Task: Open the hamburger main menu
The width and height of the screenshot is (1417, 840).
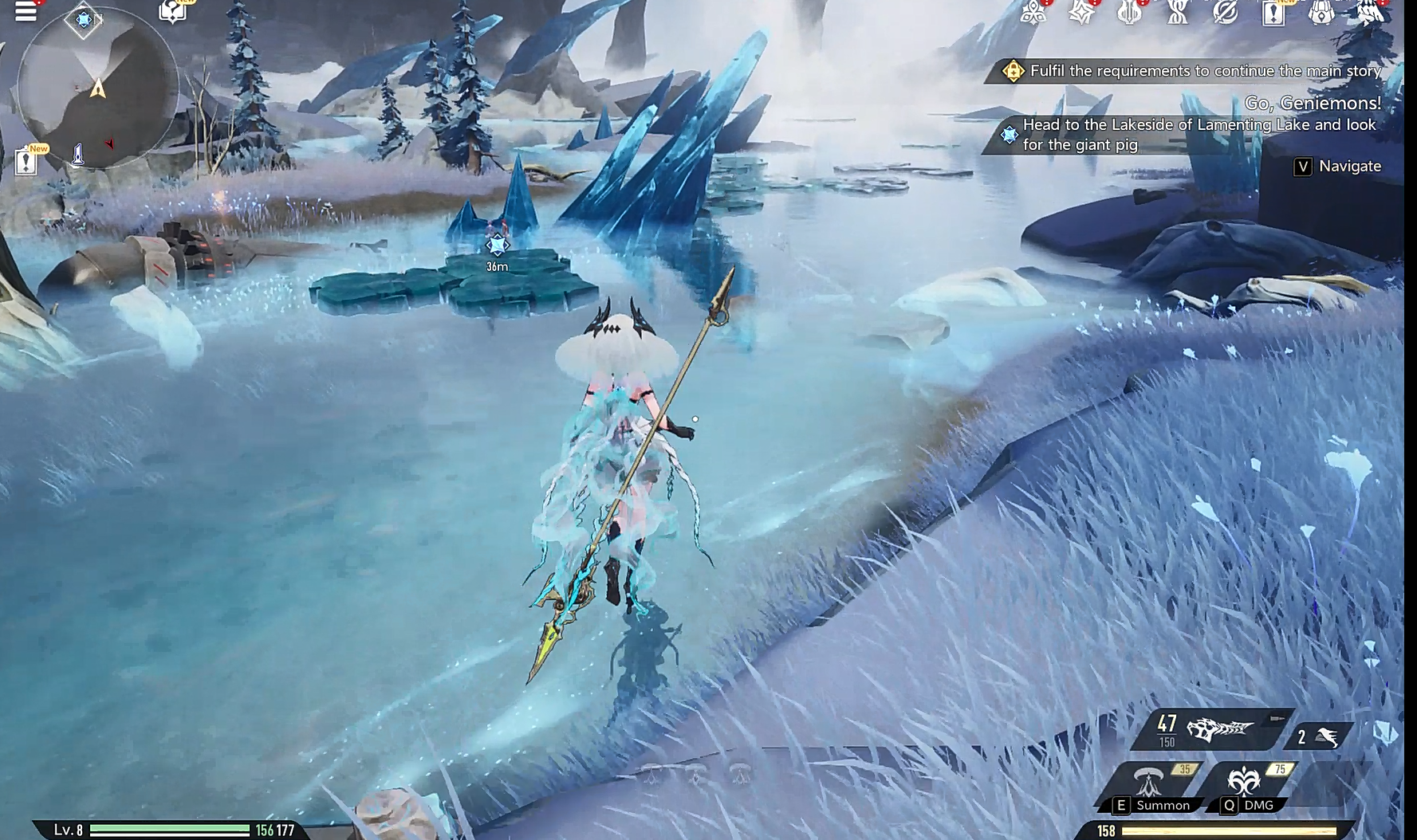Action: 26,11
